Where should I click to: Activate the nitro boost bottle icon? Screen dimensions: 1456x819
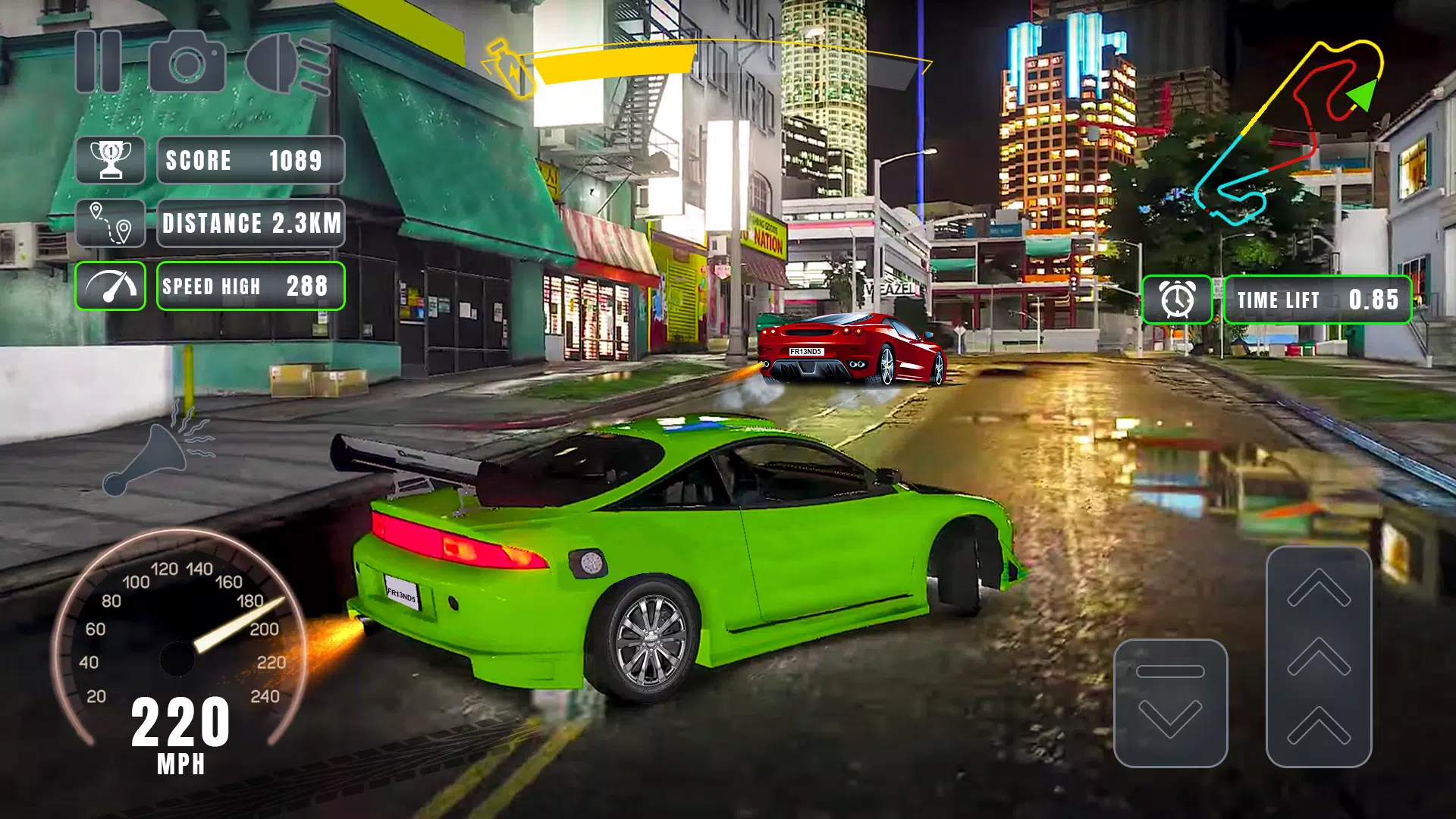(x=511, y=68)
